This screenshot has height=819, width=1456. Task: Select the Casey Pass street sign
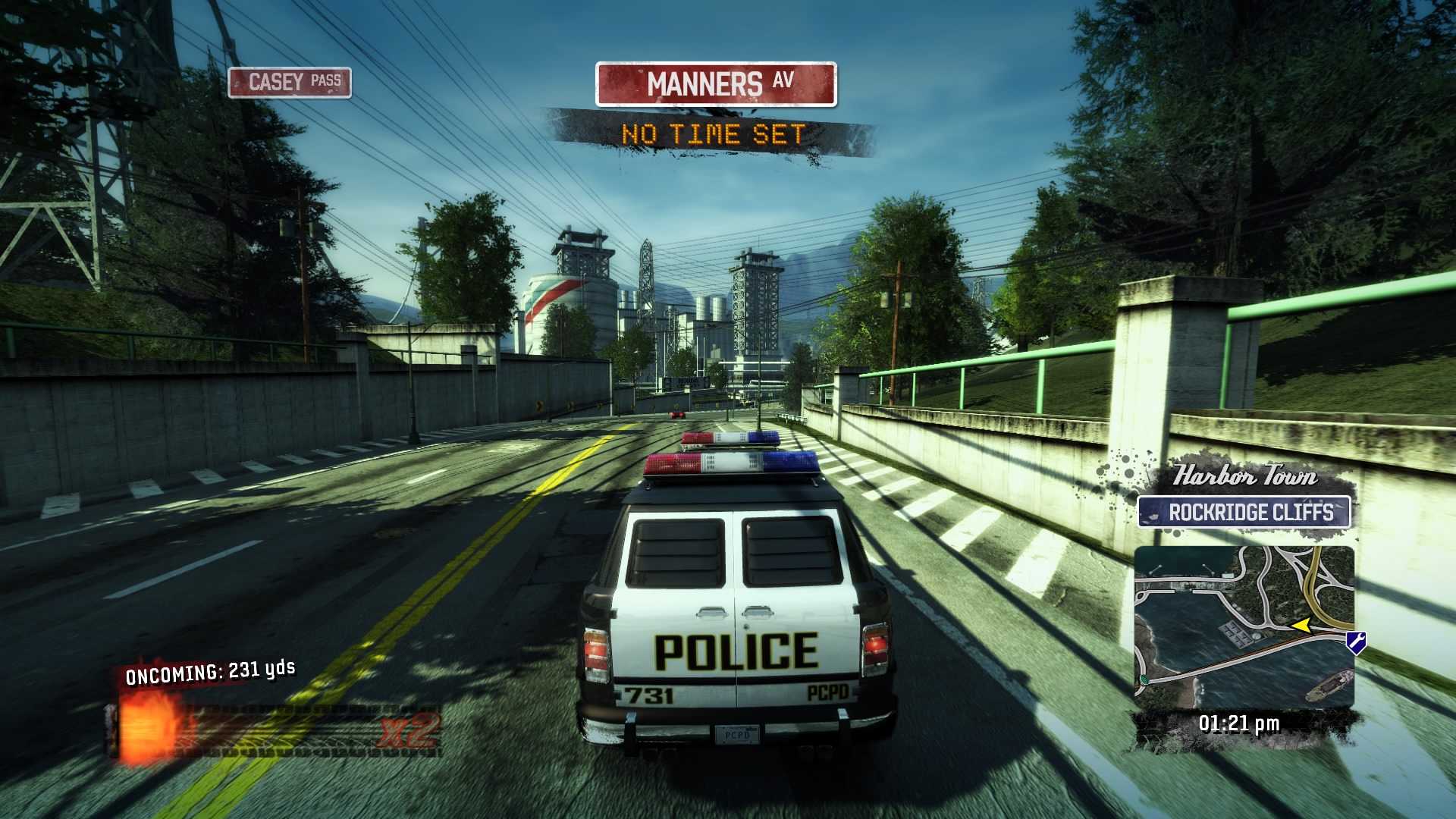(x=290, y=82)
